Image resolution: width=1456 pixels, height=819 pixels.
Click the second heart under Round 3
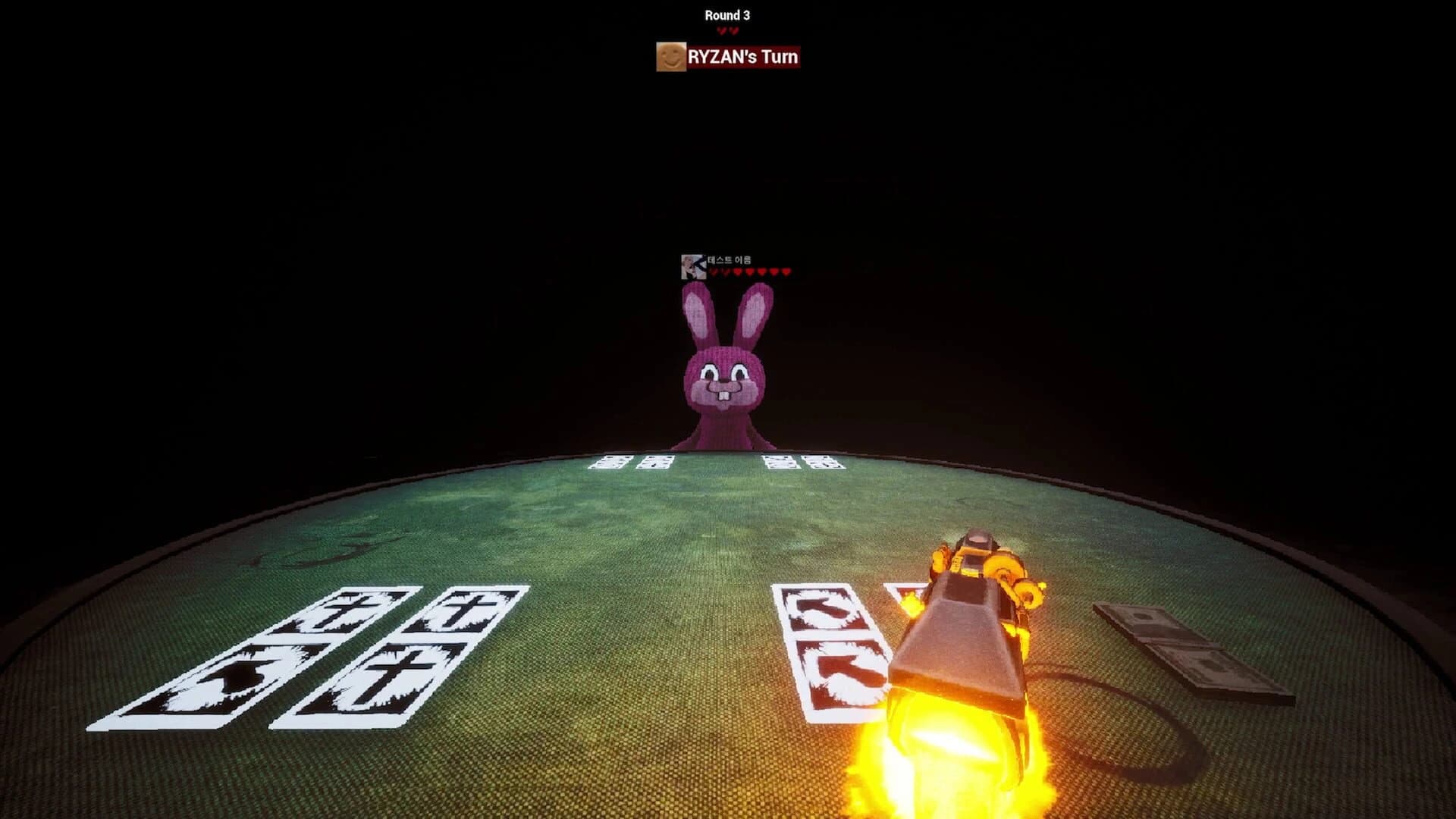tap(733, 30)
